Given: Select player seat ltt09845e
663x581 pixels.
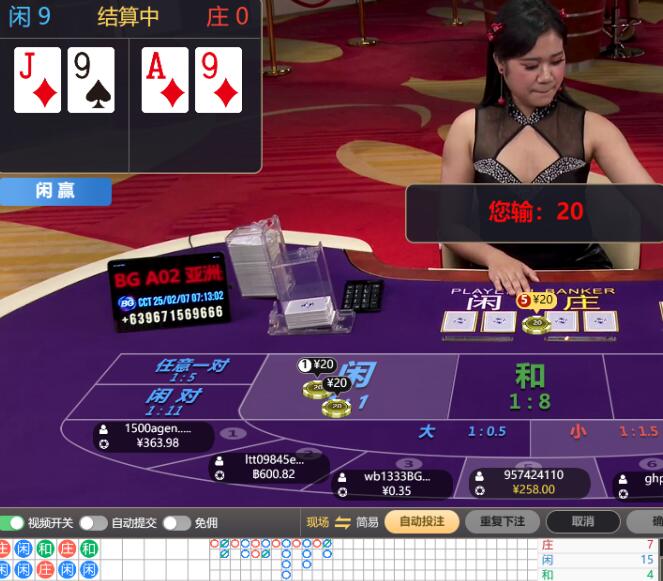Looking at the screenshot, I should [272, 467].
